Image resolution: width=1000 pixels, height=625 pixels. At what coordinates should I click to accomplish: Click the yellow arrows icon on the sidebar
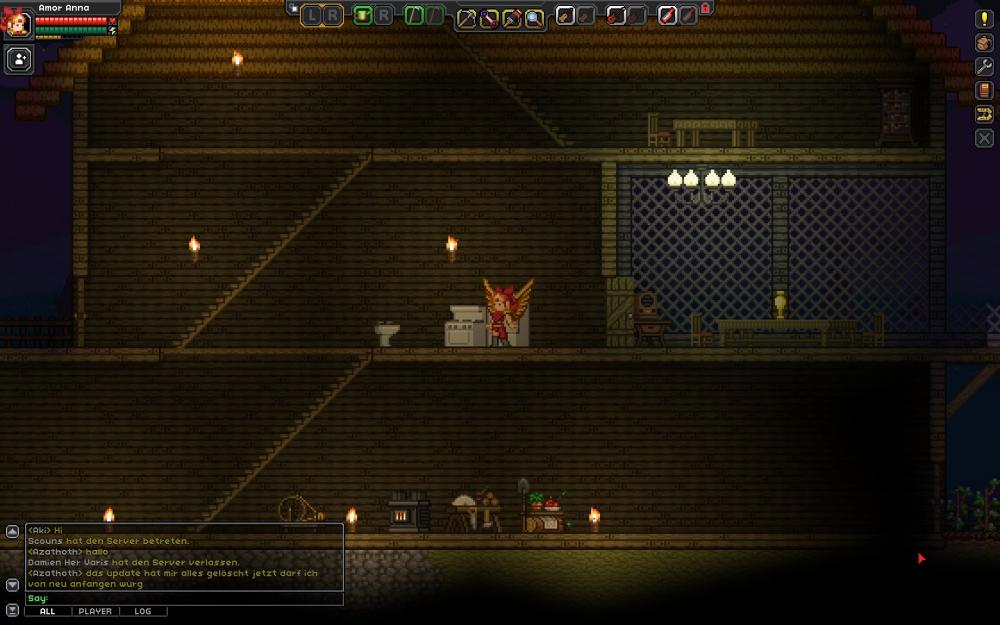[x=984, y=114]
